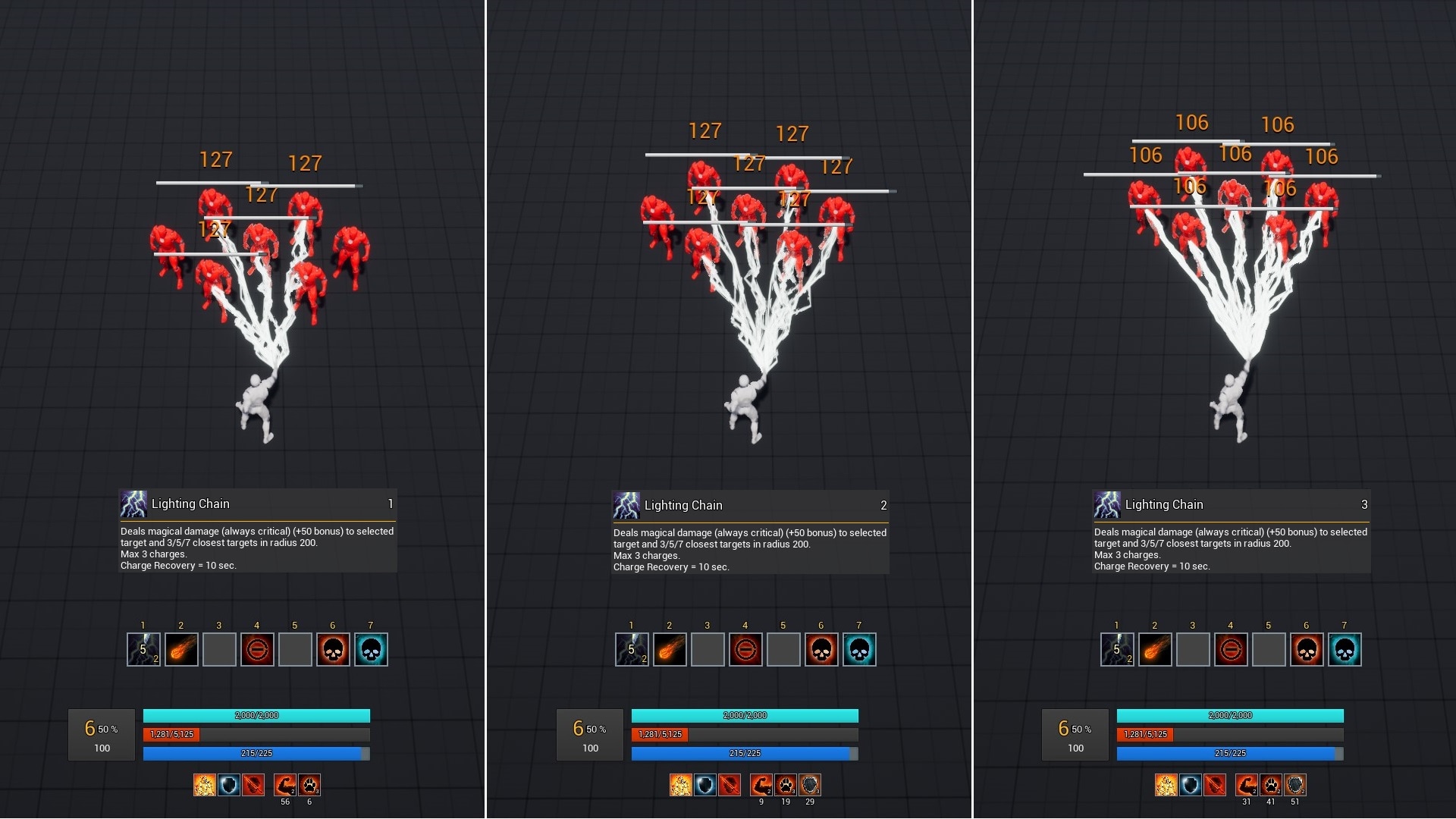This screenshot has width=1456, height=819.
Task: Select the paw print buff icon
Action: [309, 785]
